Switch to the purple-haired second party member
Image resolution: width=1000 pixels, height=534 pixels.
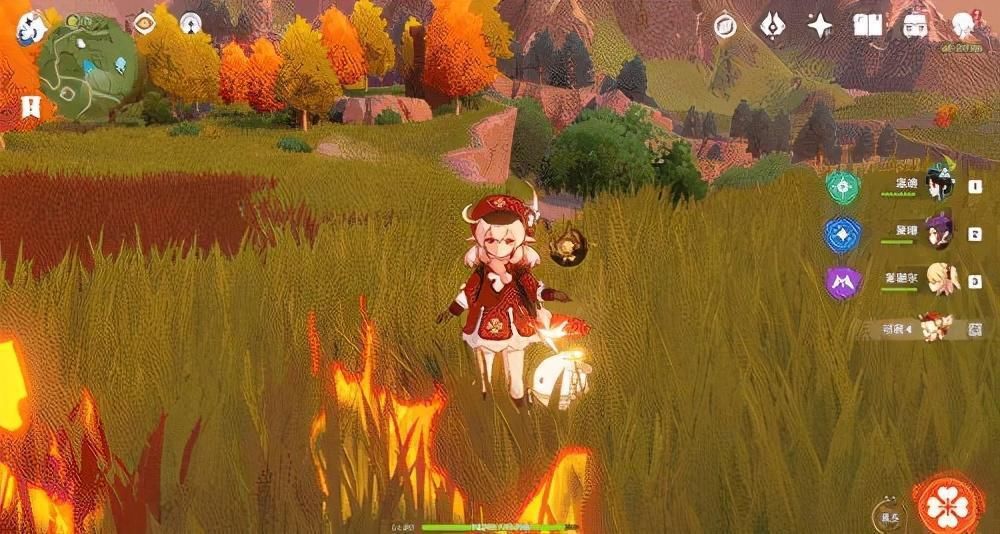pos(940,233)
